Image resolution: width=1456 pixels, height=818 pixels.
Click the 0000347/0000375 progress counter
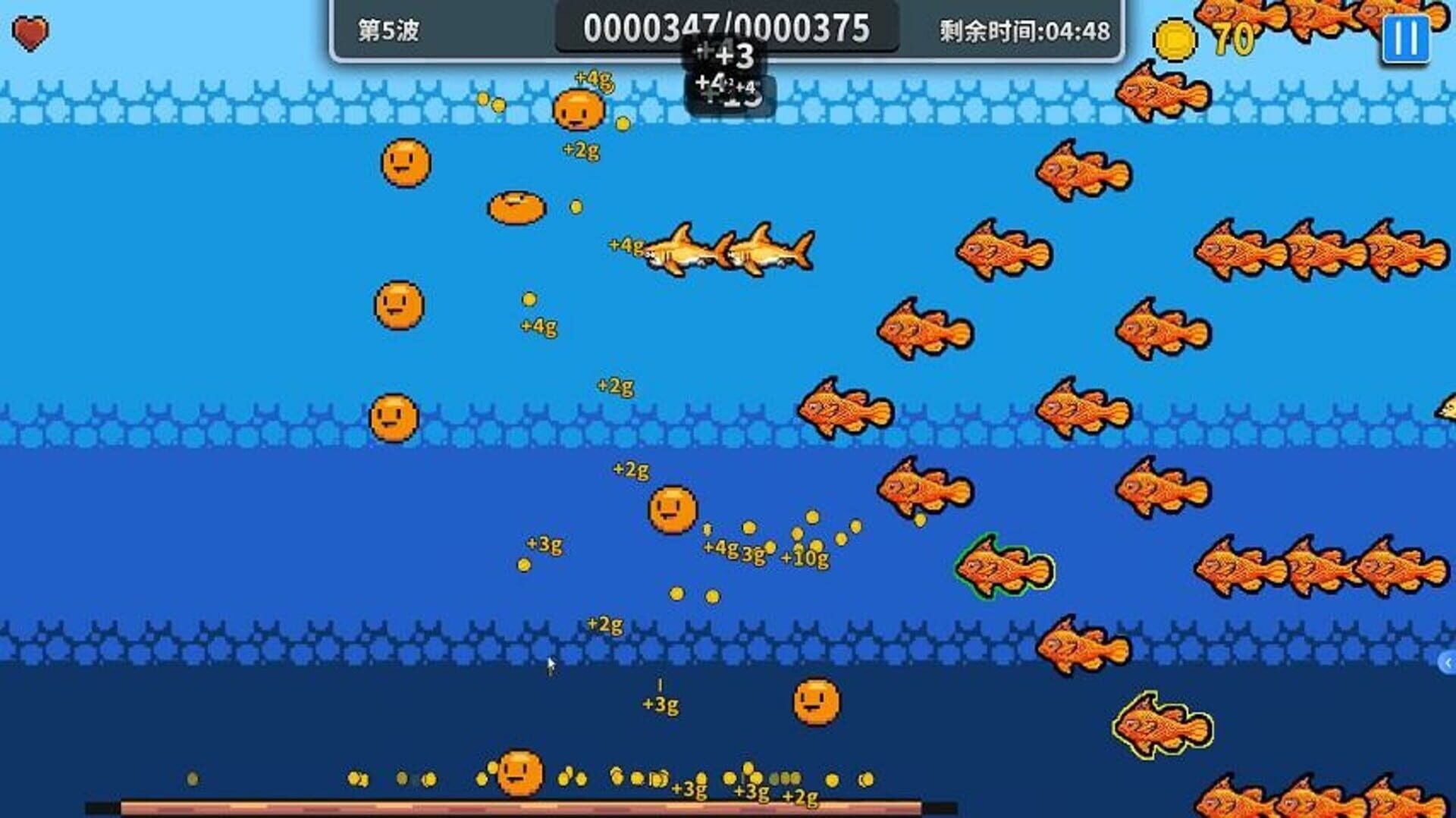tap(730, 29)
